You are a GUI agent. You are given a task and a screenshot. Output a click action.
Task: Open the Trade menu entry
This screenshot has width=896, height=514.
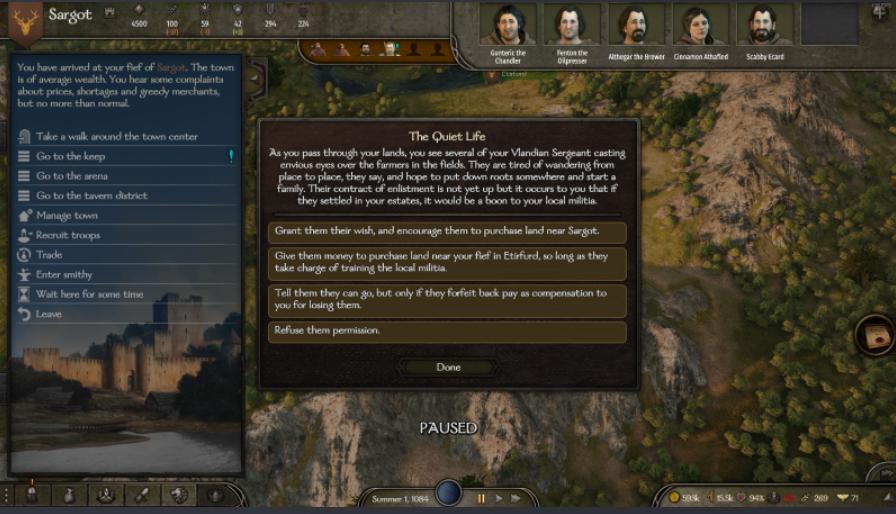(x=49, y=255)
